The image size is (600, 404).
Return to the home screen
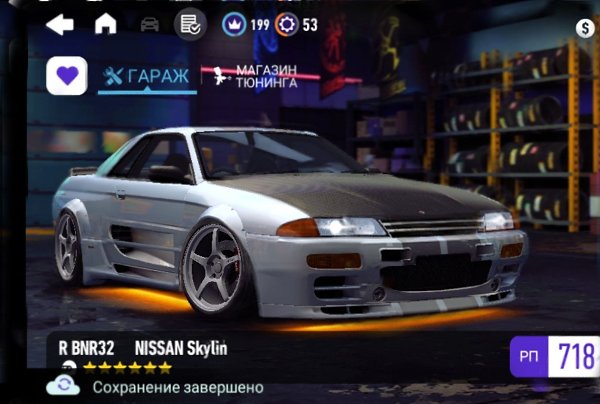click(x=105, y=24)
